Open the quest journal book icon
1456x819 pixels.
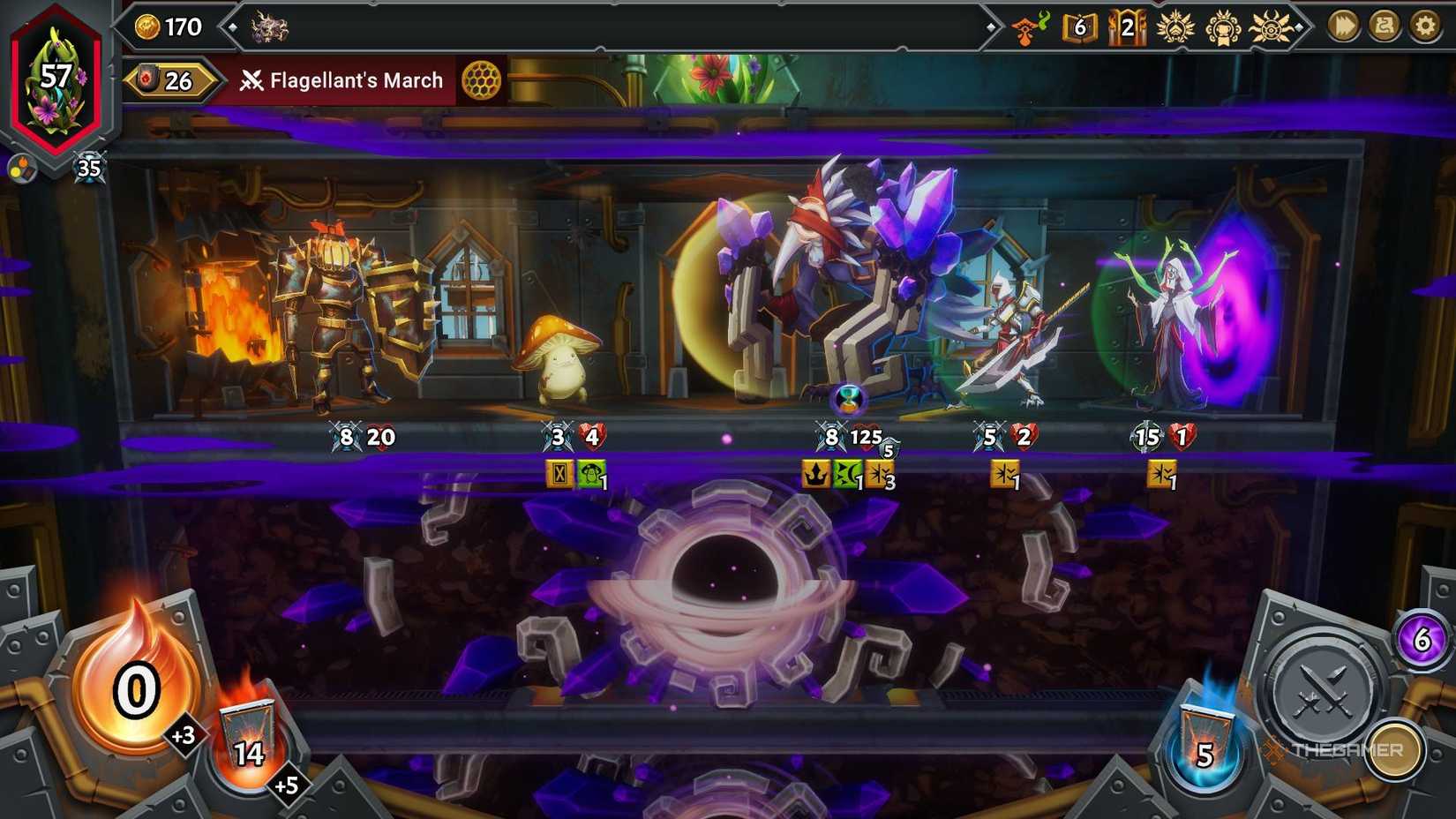1077,26
